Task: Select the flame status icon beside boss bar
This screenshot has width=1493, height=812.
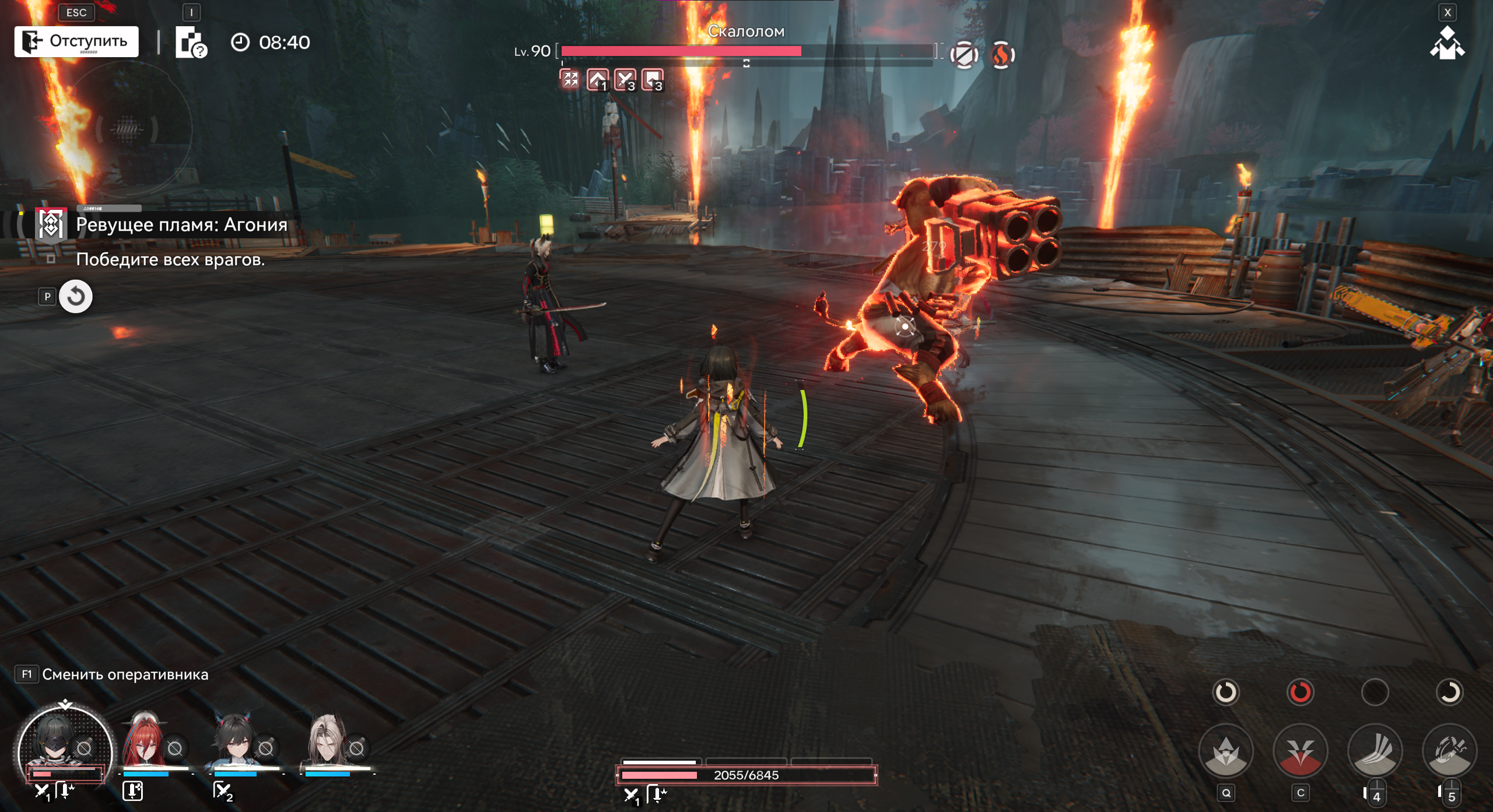Action: (x=1002, y=55)
